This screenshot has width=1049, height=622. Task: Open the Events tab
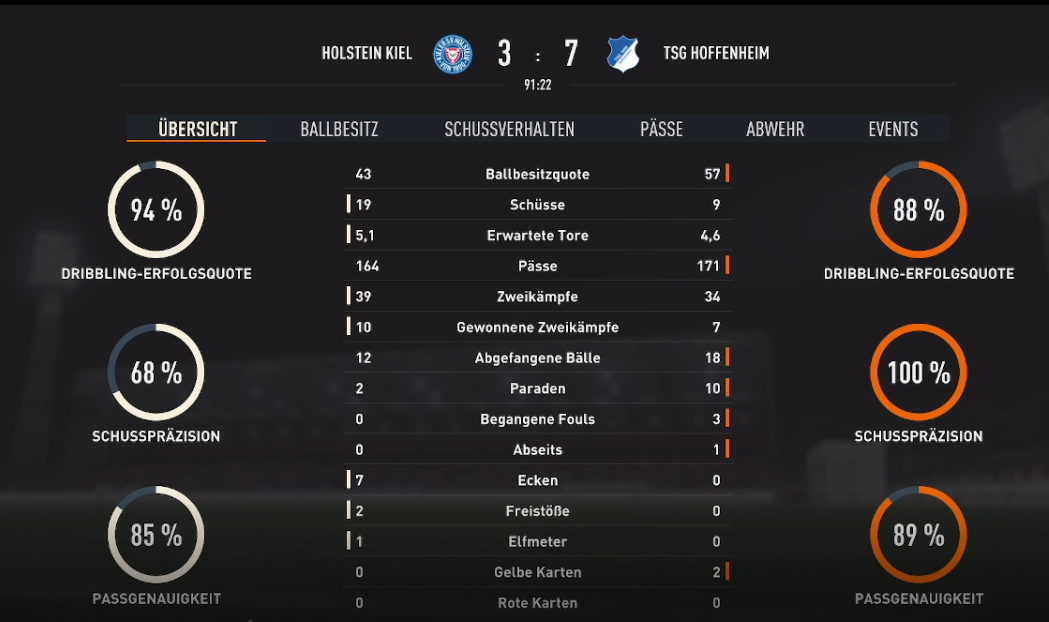893,129
